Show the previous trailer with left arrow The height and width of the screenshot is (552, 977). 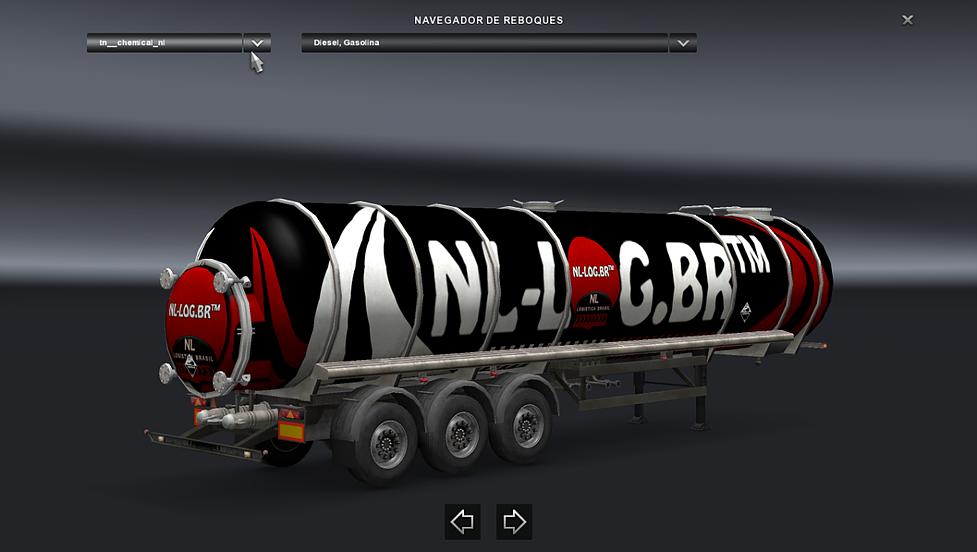coord(462,521)
